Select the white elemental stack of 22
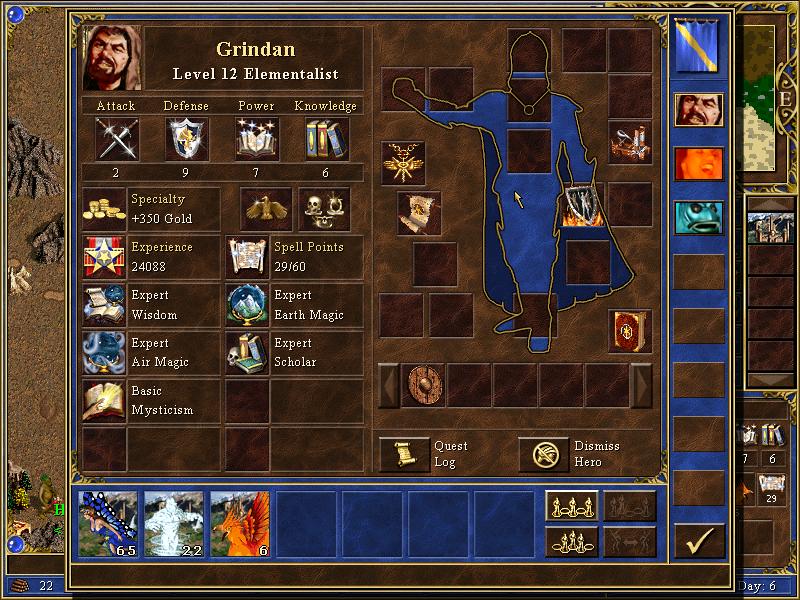 175,522
